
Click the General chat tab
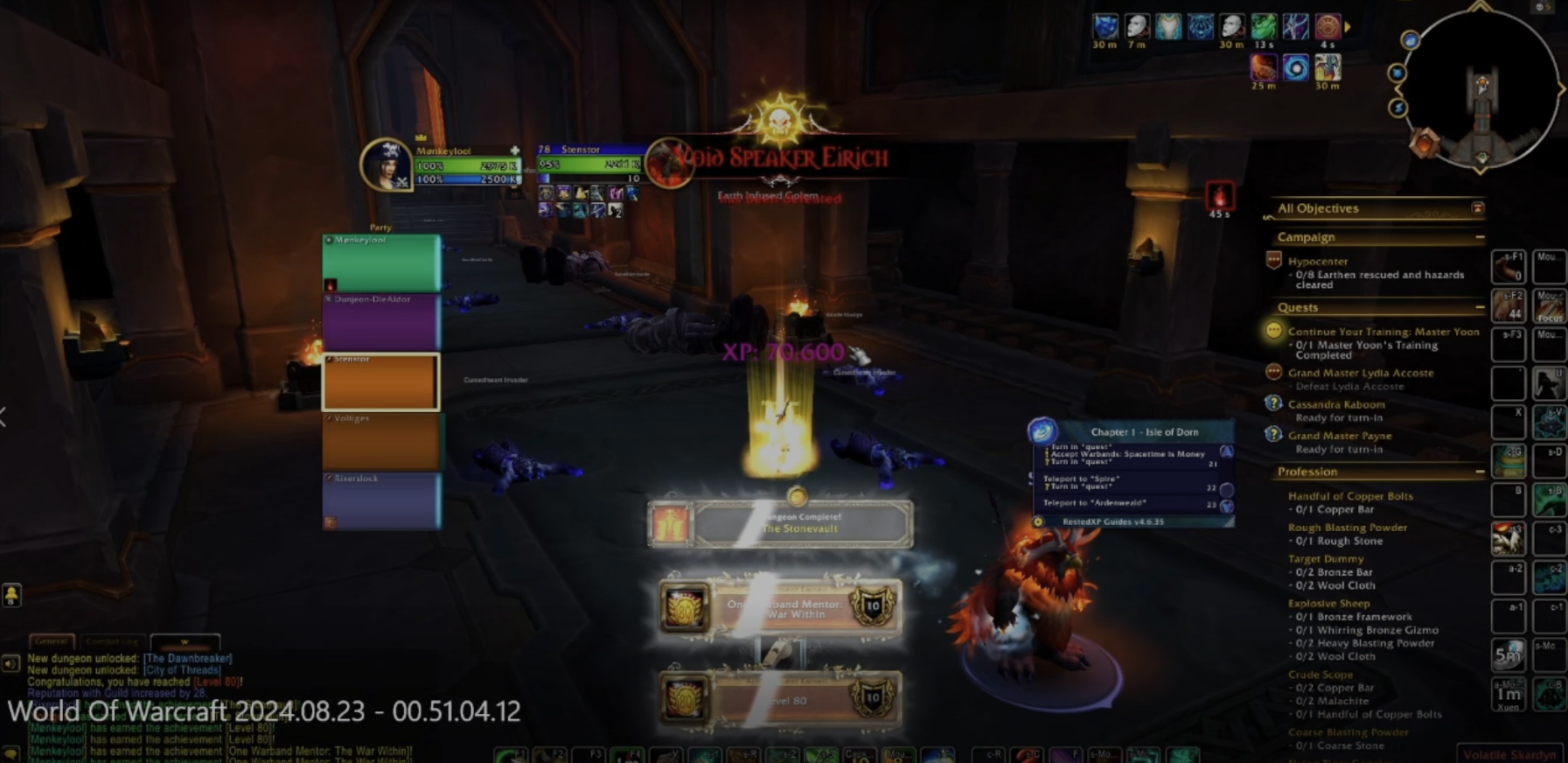(51, 641)
